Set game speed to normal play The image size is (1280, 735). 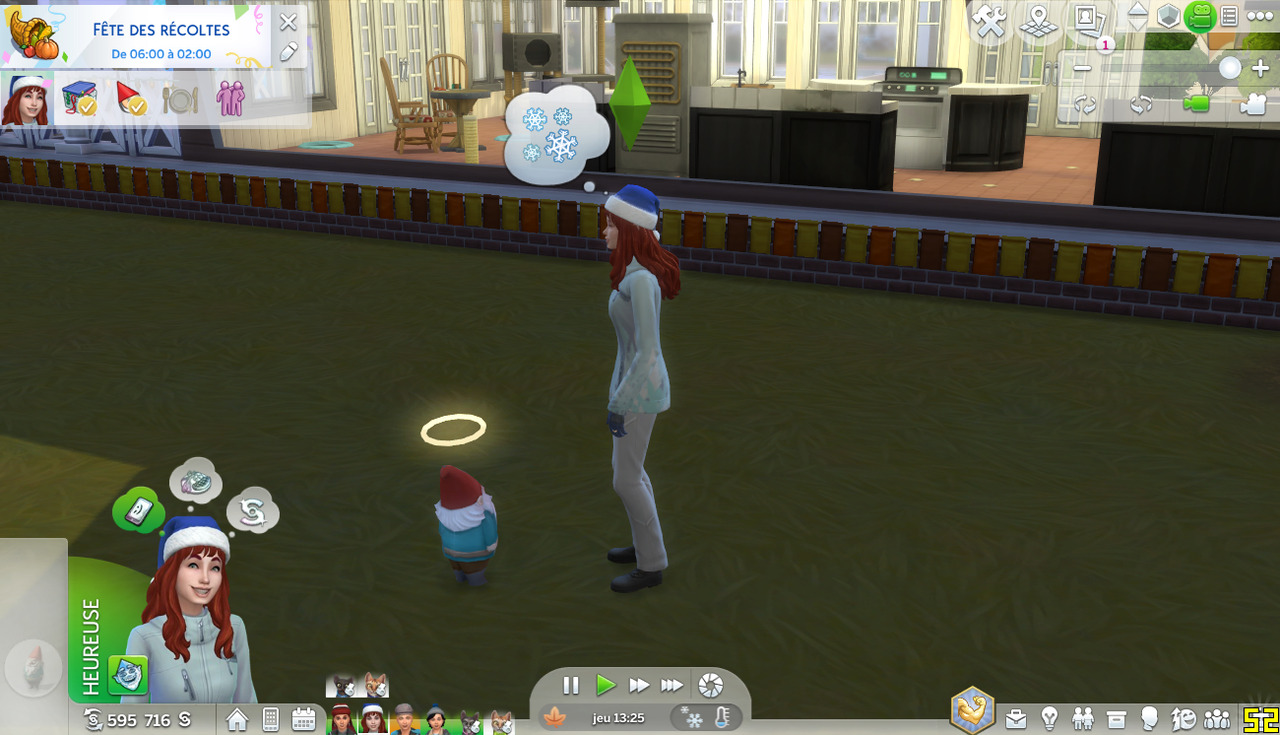(x=605, y=685)
